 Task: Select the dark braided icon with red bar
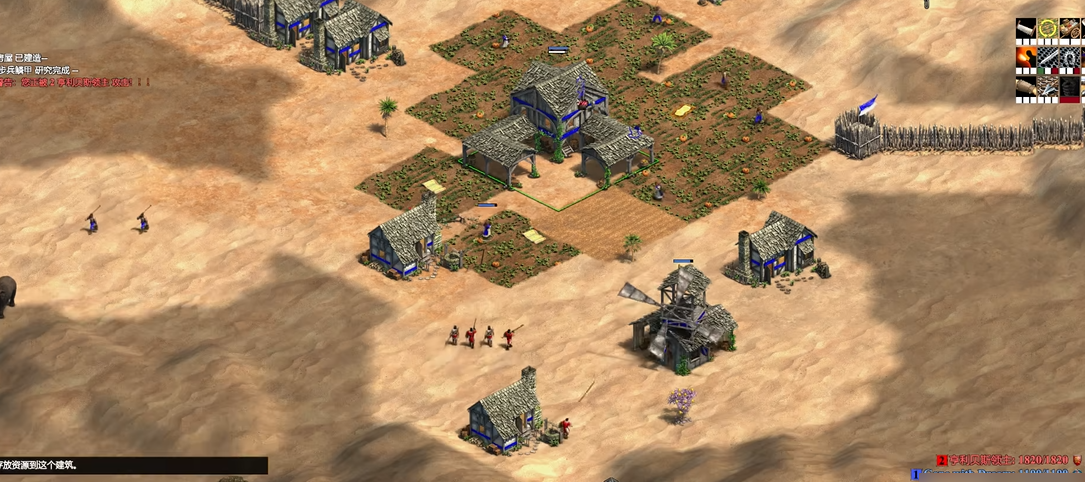tap(1070, 86)
